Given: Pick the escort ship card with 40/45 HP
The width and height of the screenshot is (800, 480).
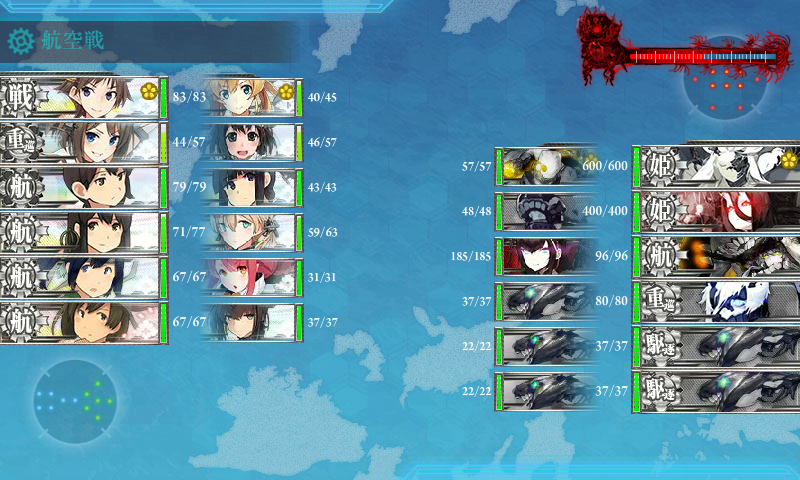Looking at the screenshot, I should [x=252, y=97].
